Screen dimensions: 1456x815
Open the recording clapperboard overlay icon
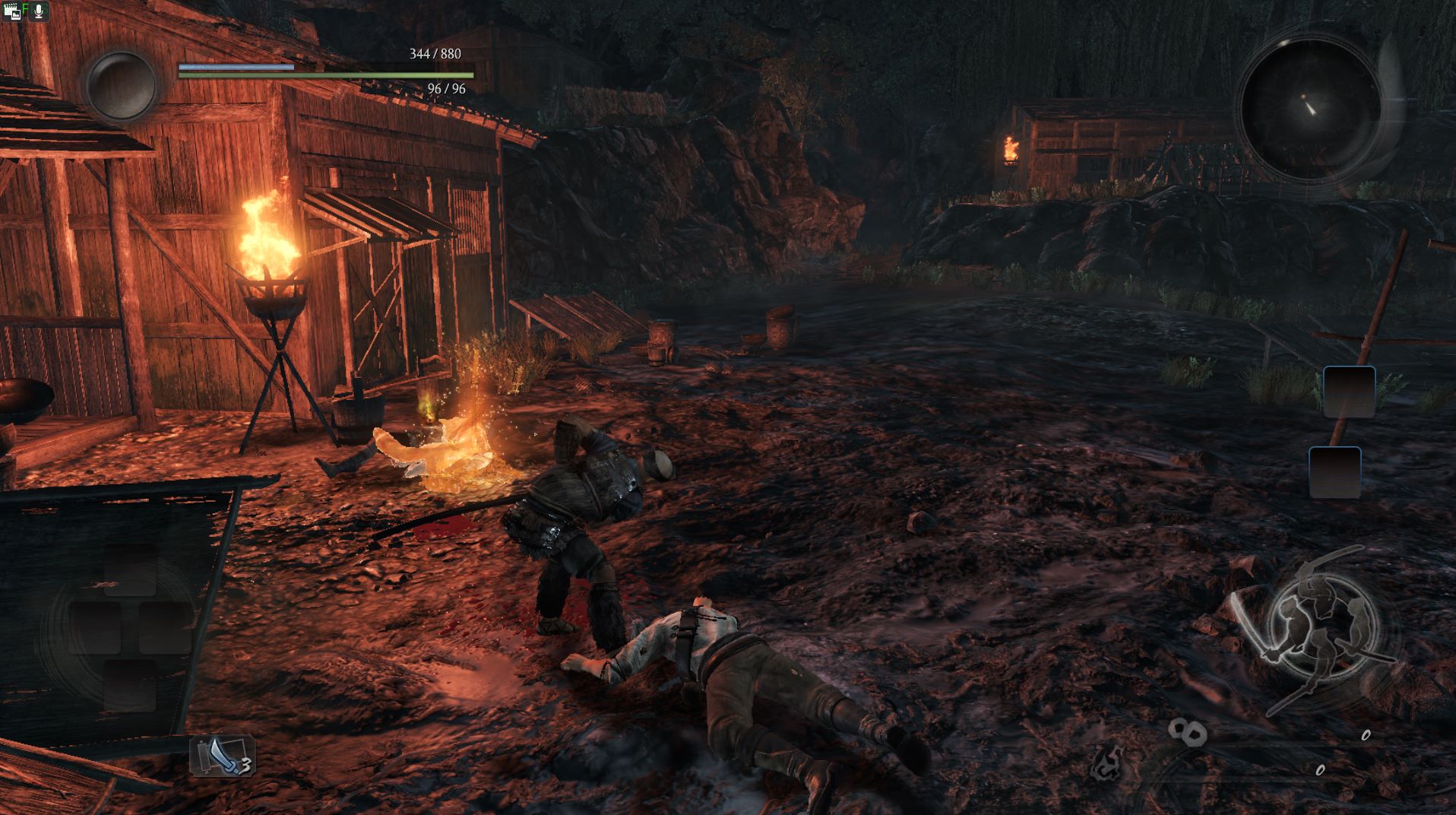click(12, 11)
